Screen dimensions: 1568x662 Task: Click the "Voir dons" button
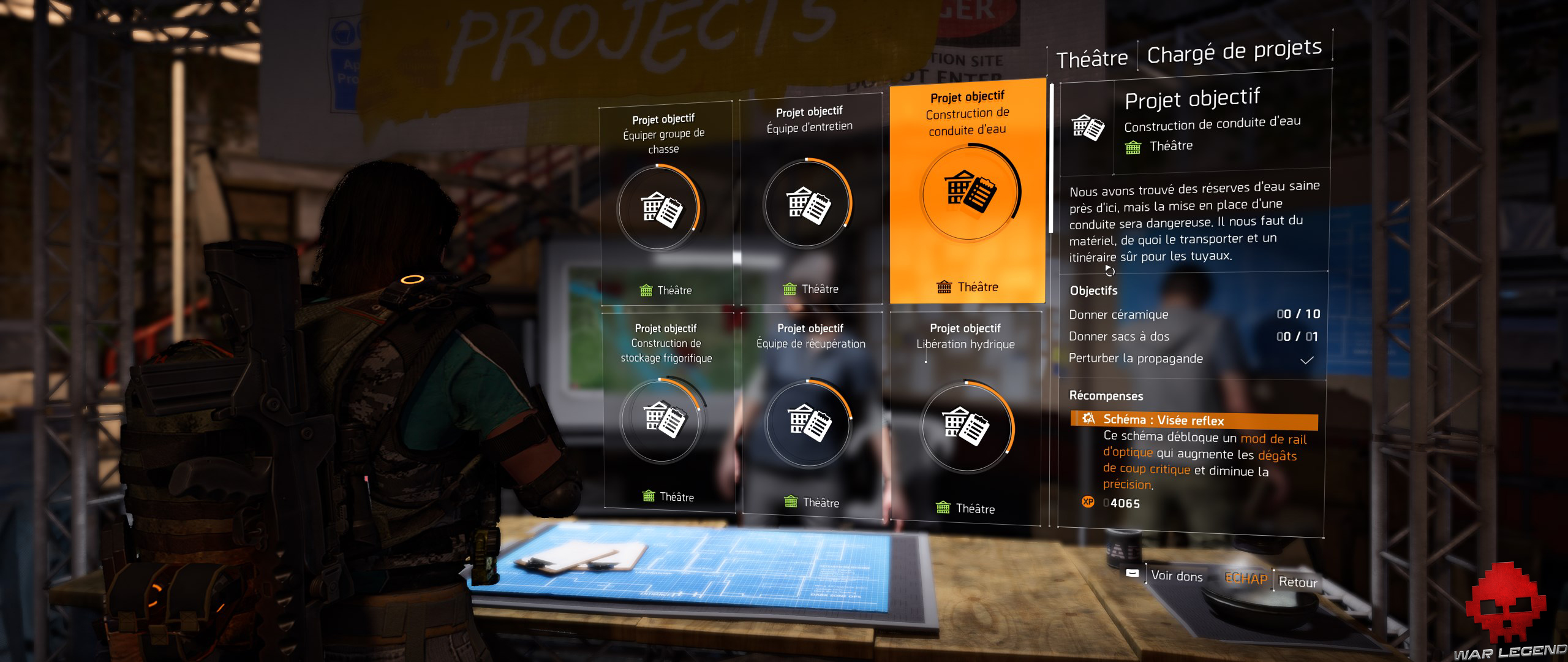pyautogui.click(x=1176, y=576)
